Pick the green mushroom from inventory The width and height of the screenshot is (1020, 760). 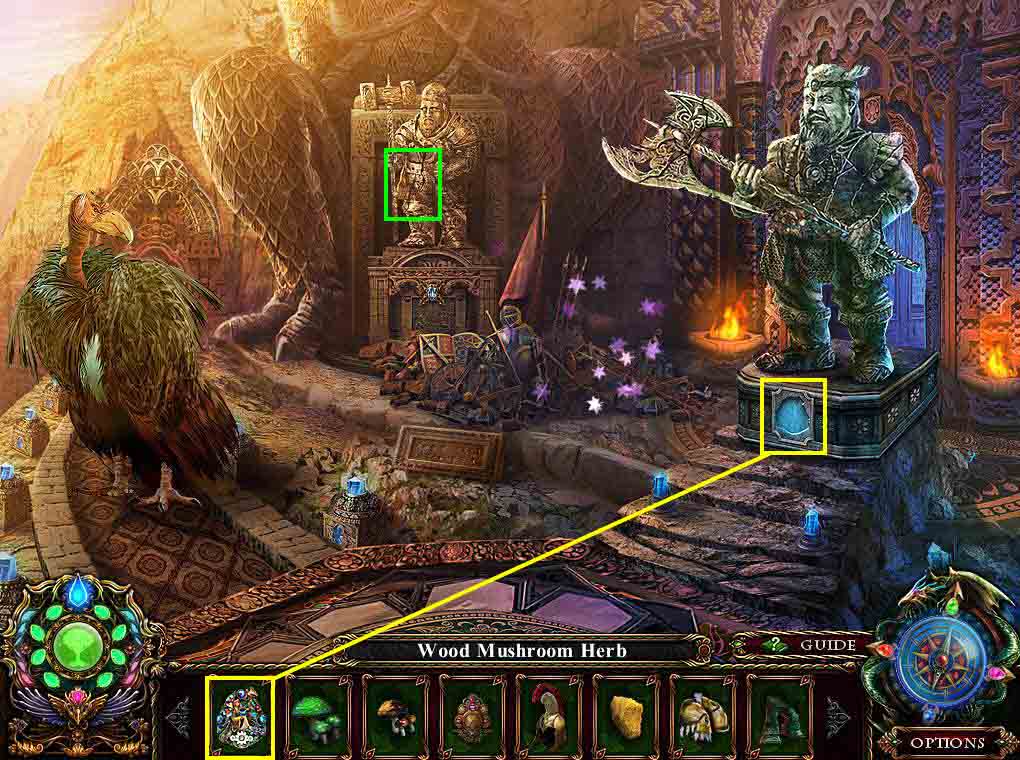[317, 716]
